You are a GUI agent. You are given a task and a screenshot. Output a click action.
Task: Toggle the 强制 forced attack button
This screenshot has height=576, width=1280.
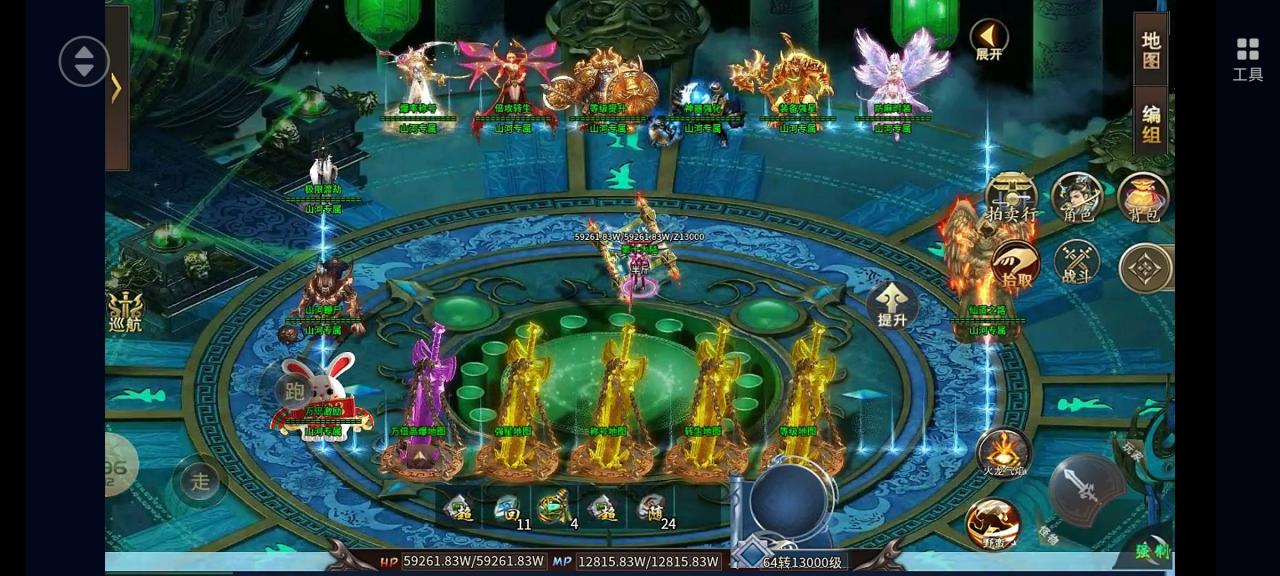[x=1151, y=549]
